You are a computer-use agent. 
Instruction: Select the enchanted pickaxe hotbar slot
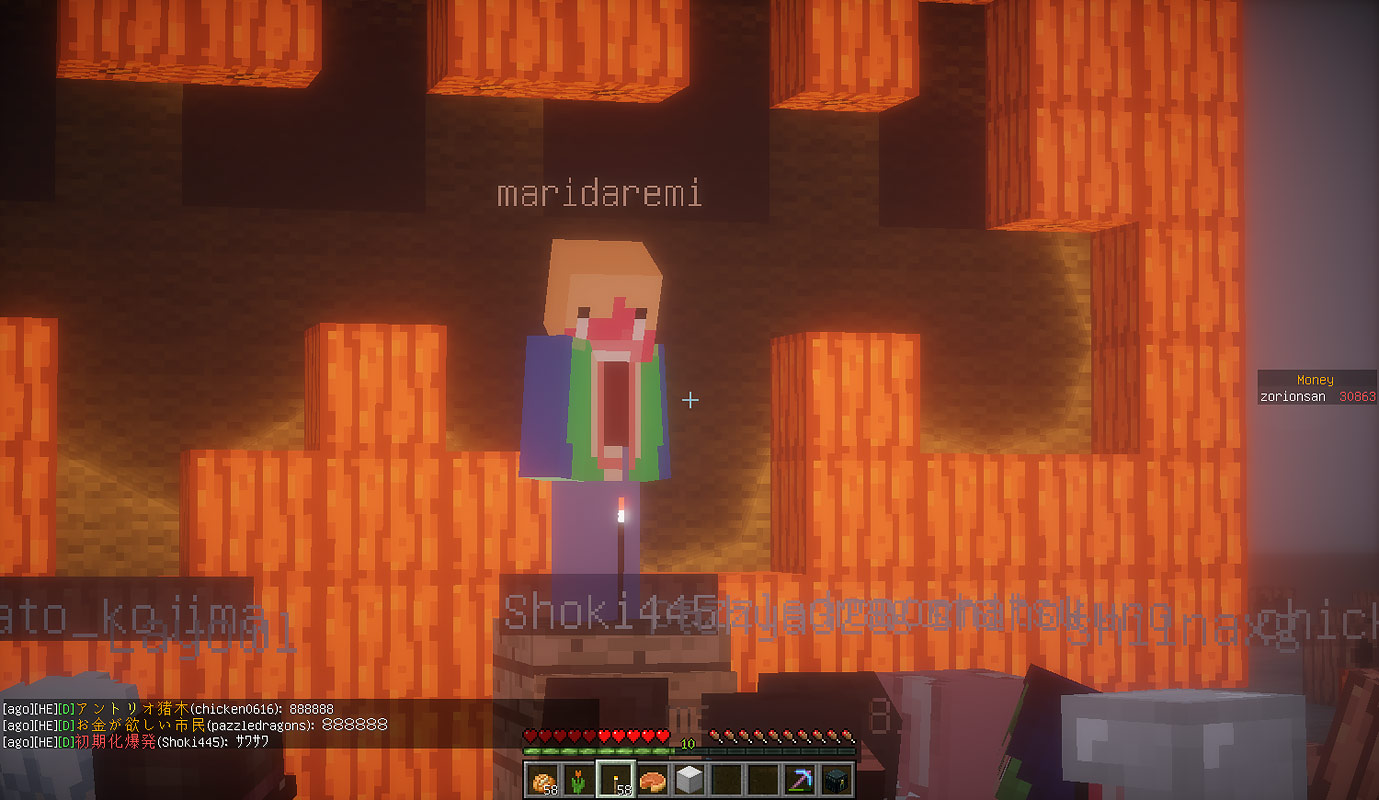click(799, 779)
